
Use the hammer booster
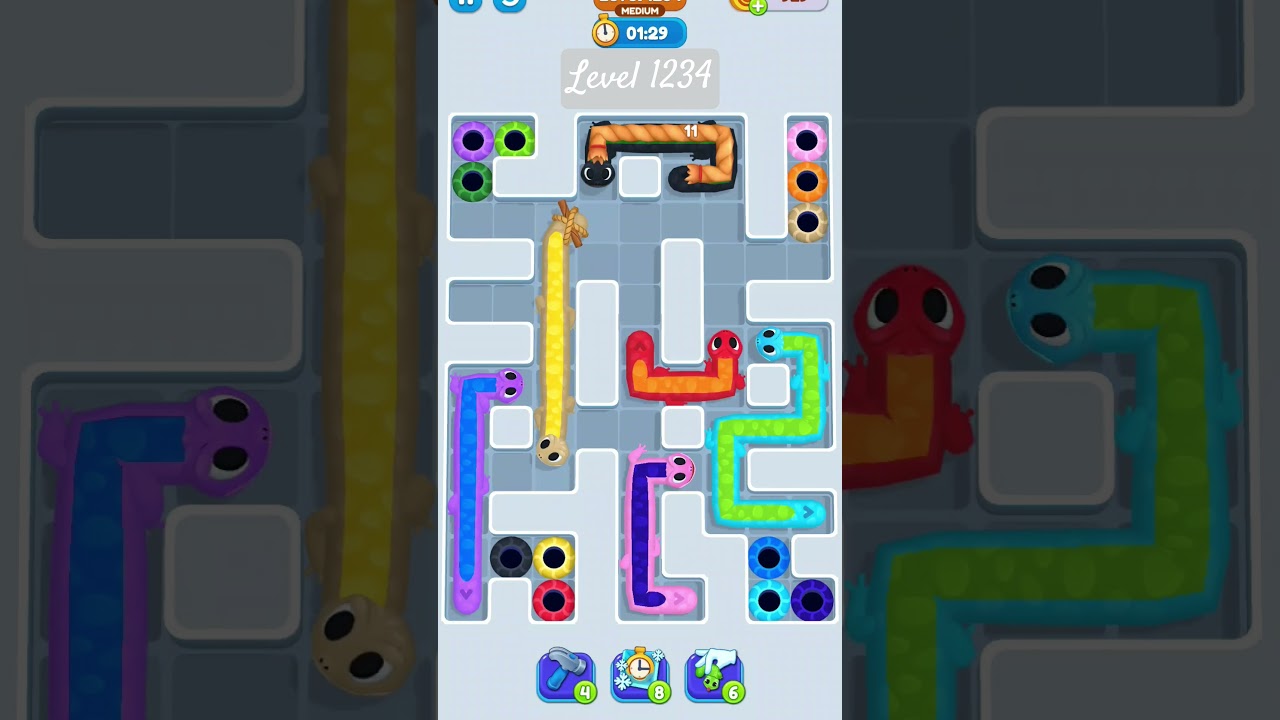point(566,673)
